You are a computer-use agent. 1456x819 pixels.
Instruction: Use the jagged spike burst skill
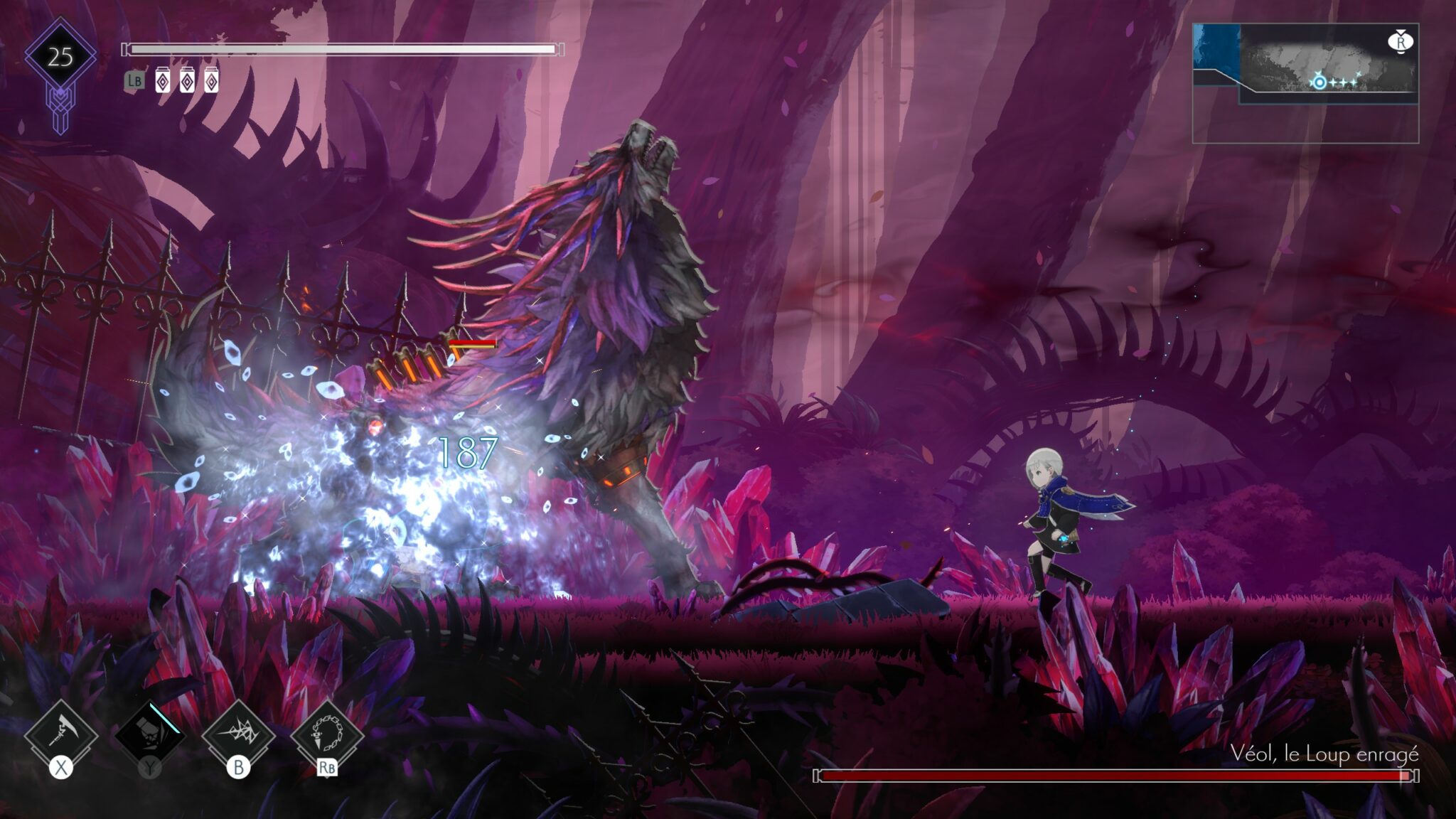[238, 733]
